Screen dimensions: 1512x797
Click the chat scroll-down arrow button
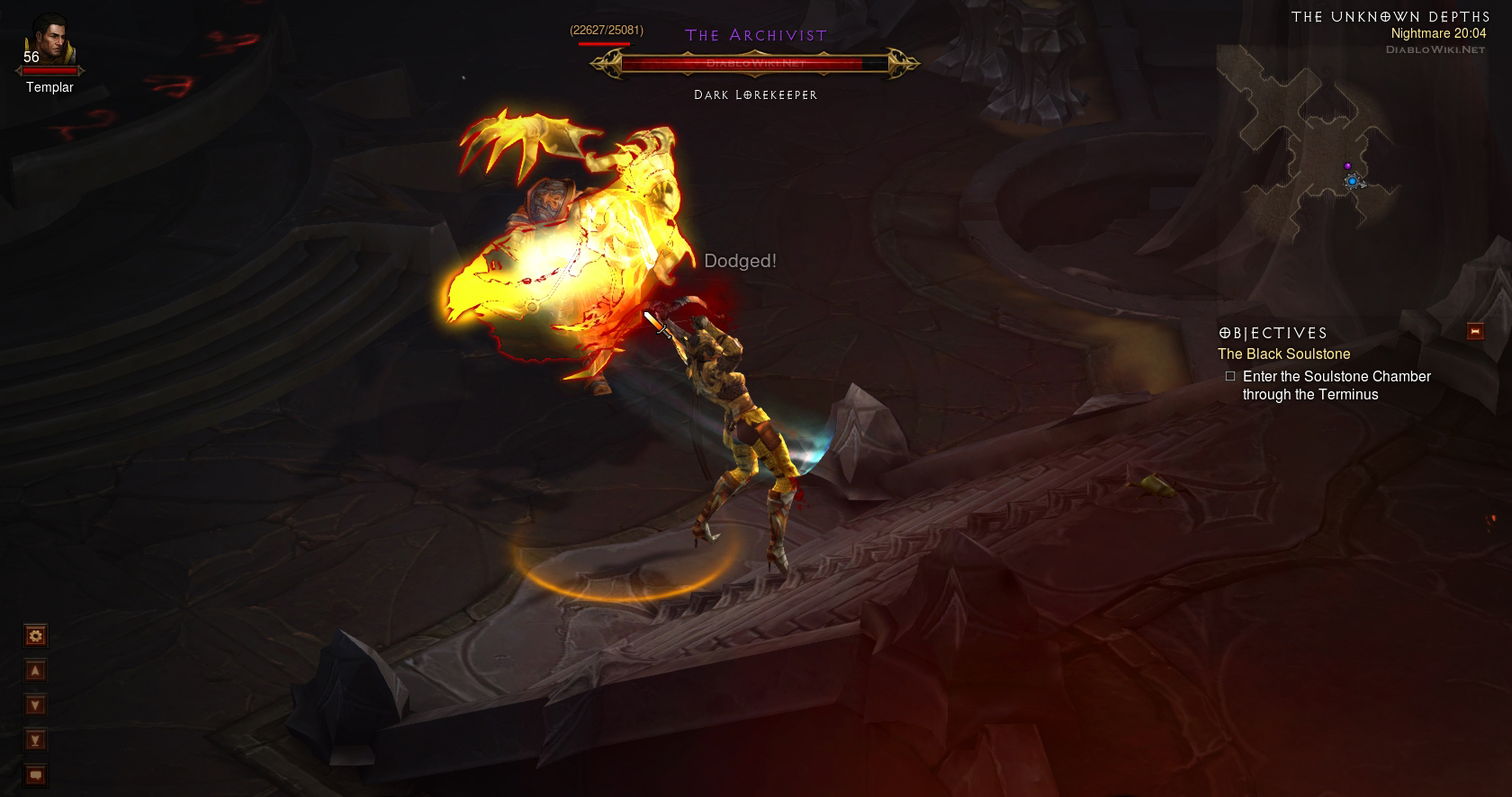coord(35,705)
